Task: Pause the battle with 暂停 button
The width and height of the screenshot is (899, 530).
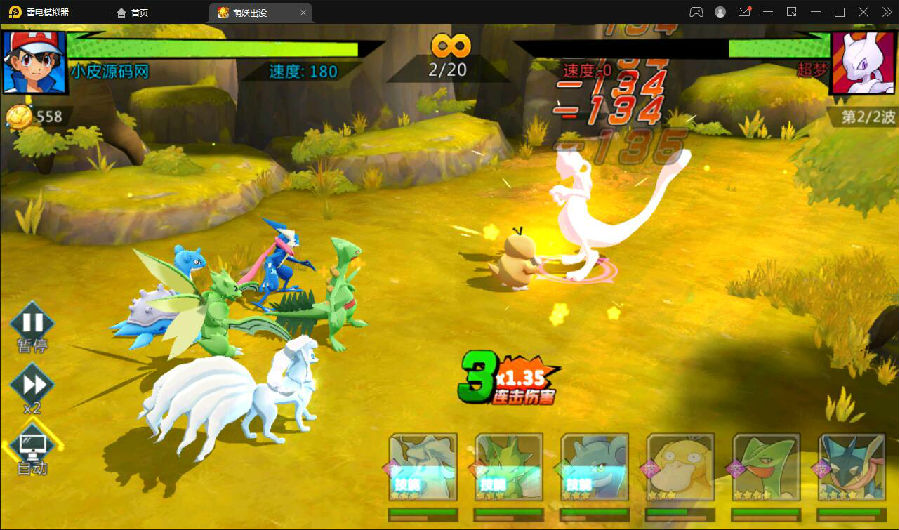Action: (x=33, y=323)
